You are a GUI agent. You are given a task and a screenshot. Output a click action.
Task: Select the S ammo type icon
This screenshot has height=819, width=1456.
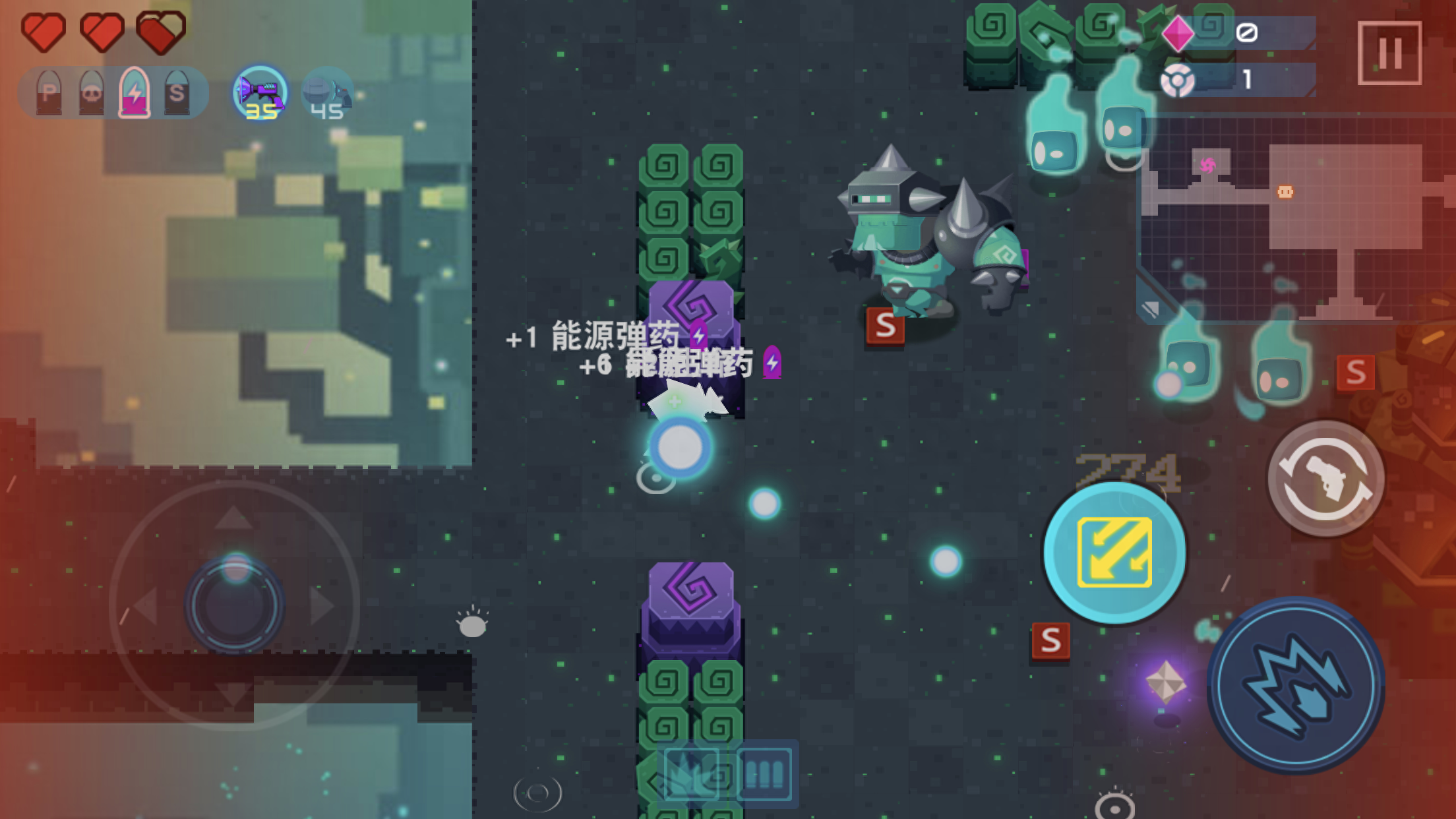177,93
